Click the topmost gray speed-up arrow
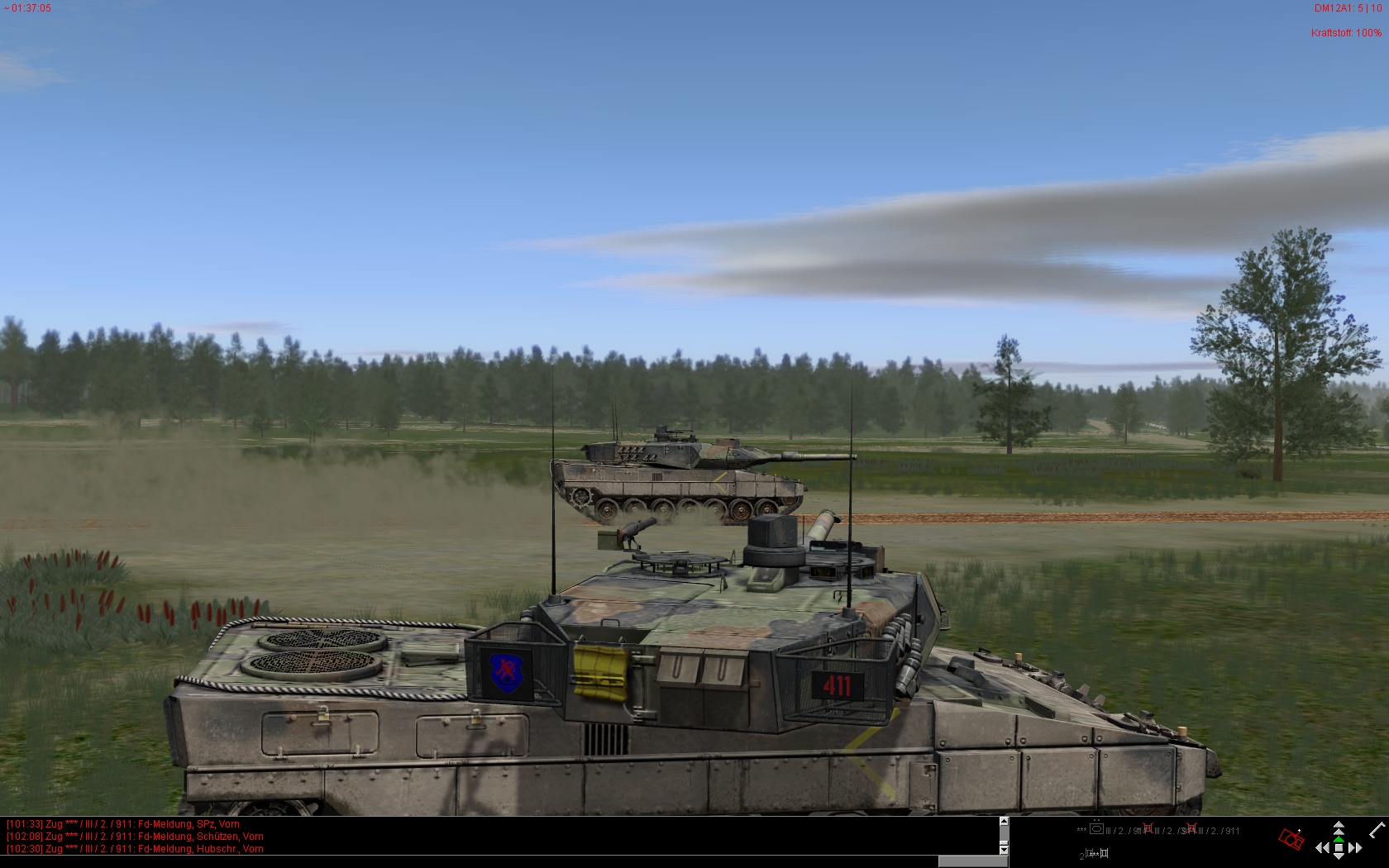 [1339, 826]
